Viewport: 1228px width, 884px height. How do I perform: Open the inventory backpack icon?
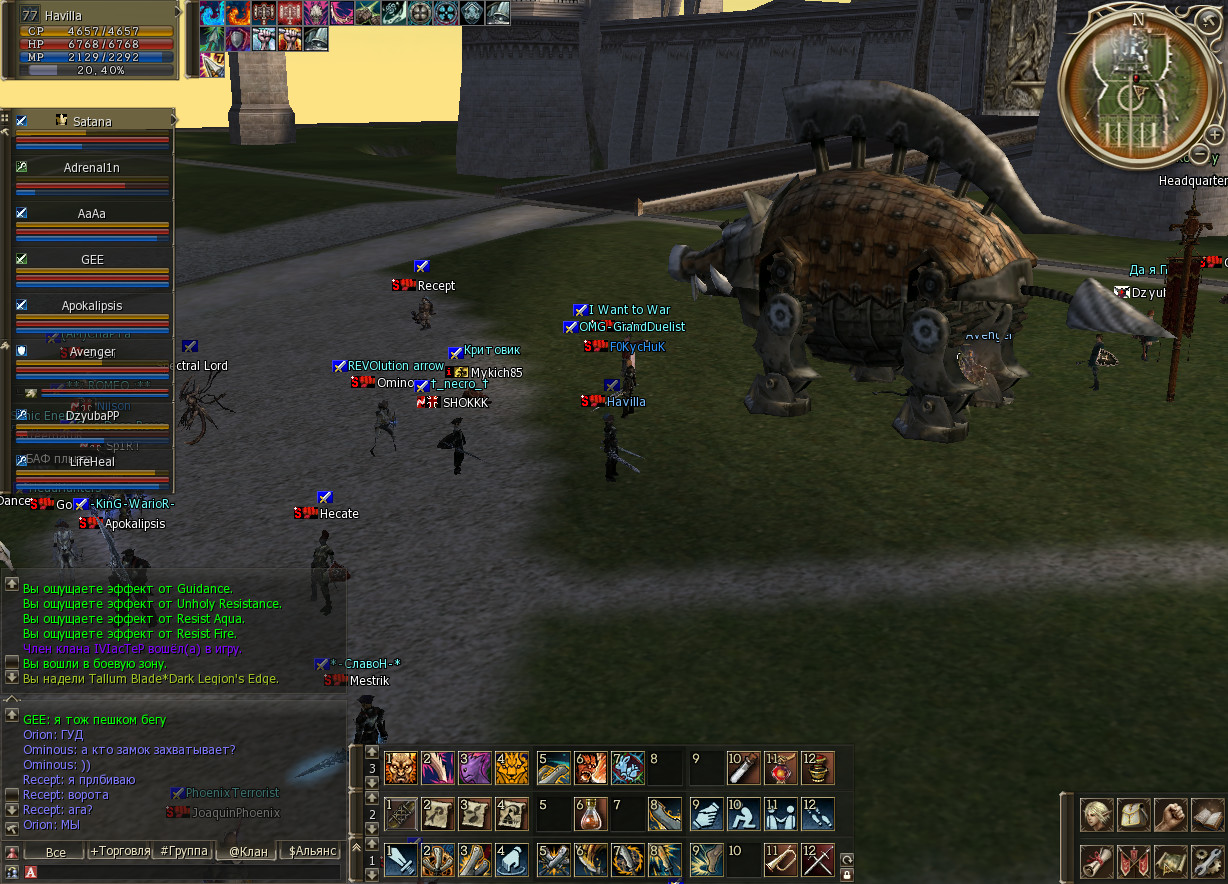coord(1134,815)
